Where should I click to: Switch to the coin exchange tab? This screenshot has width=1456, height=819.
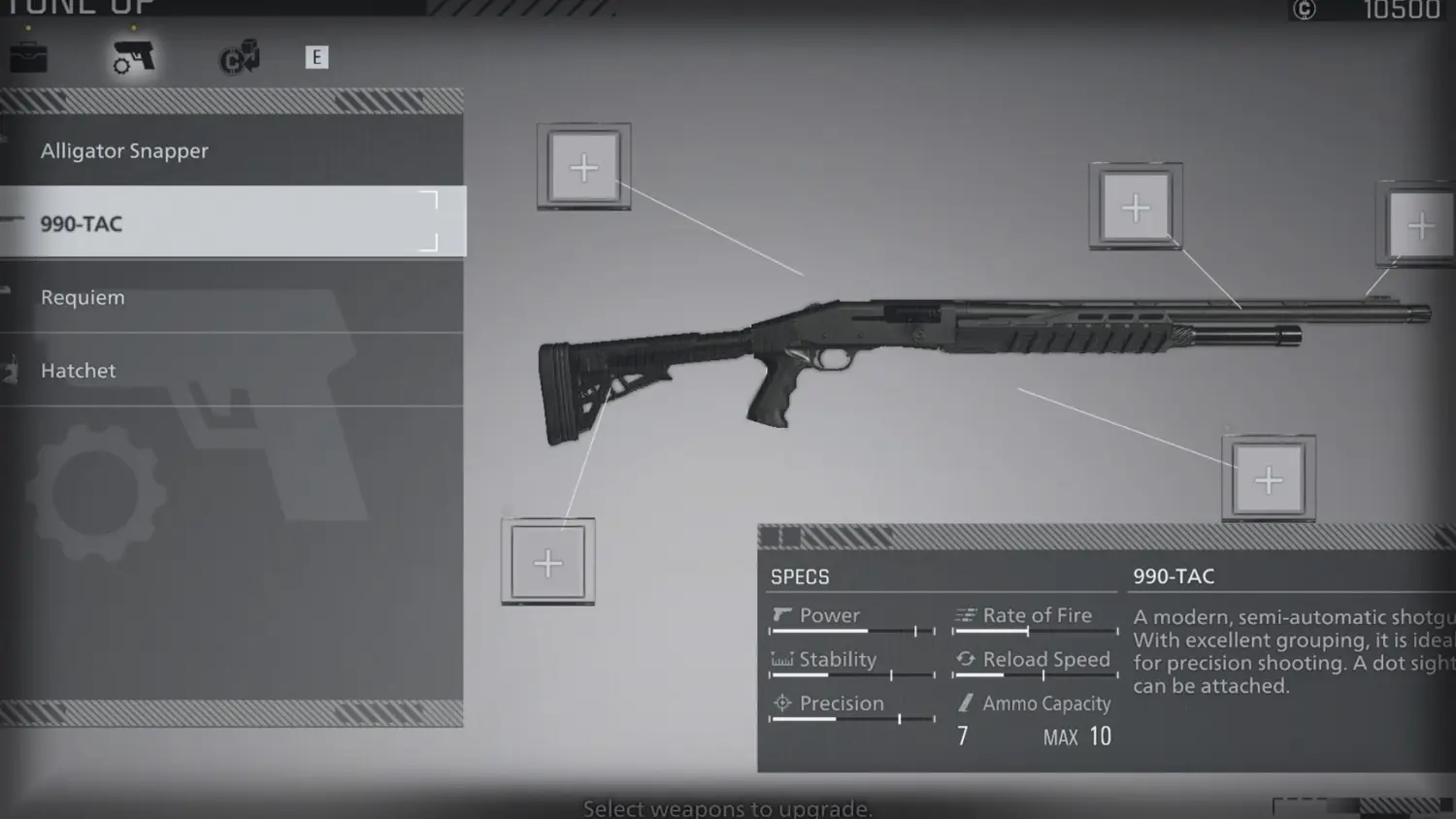239,58
